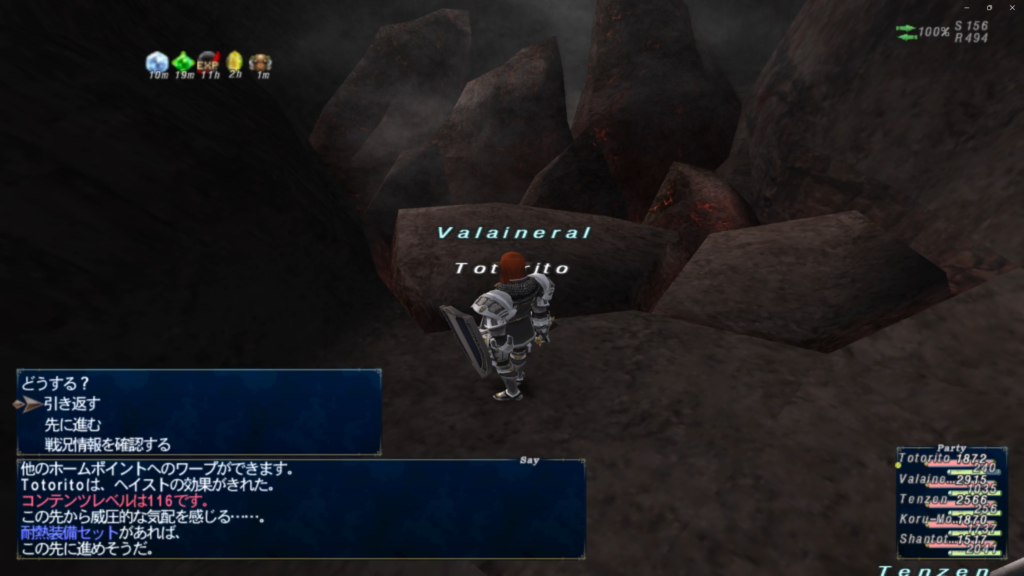Click the brown mask status icon
The width and height of the screenshot is (1024, 576).
pos(261,63)
